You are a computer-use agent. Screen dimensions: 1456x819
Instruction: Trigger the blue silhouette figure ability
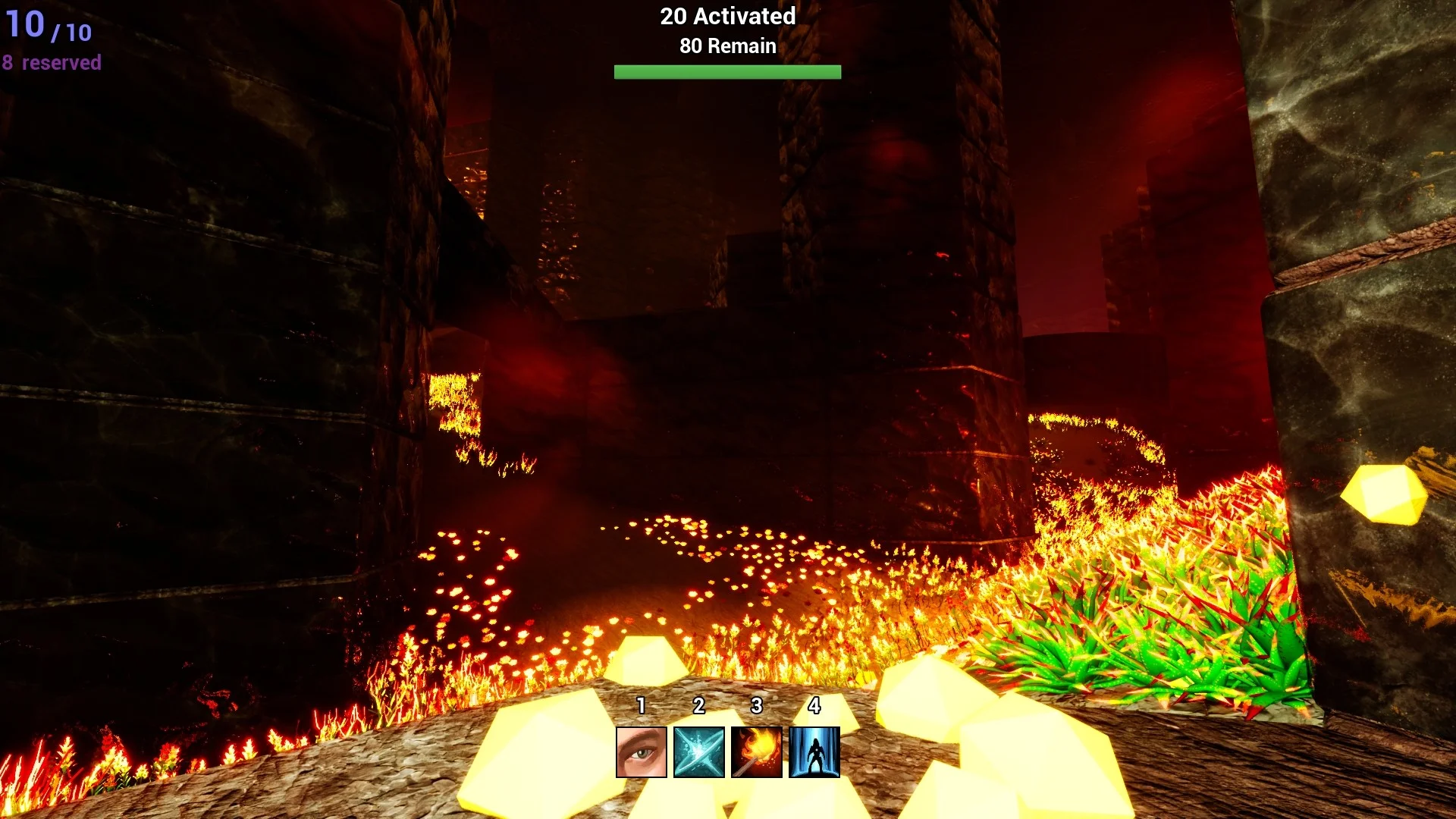(814, 752)
